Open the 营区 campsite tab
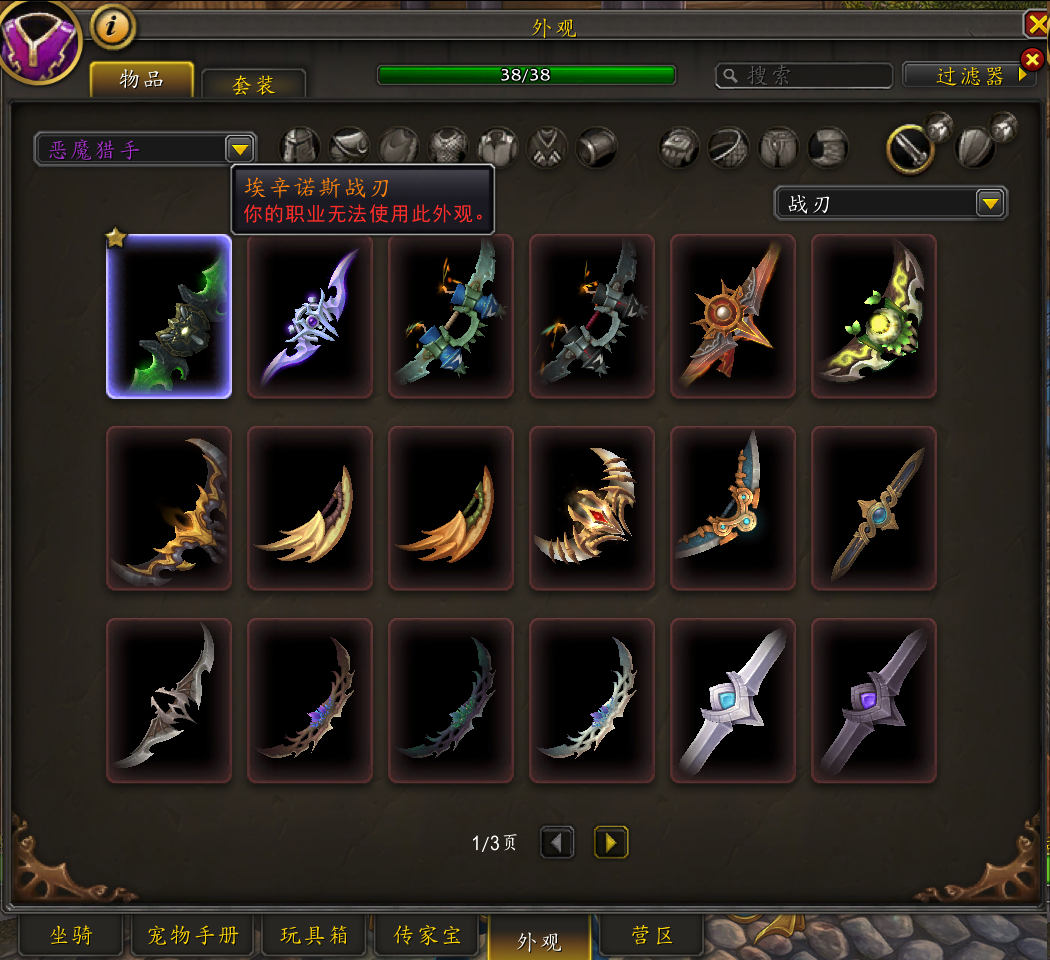Viewport: 1050px width, 960px height. point(652,936)
